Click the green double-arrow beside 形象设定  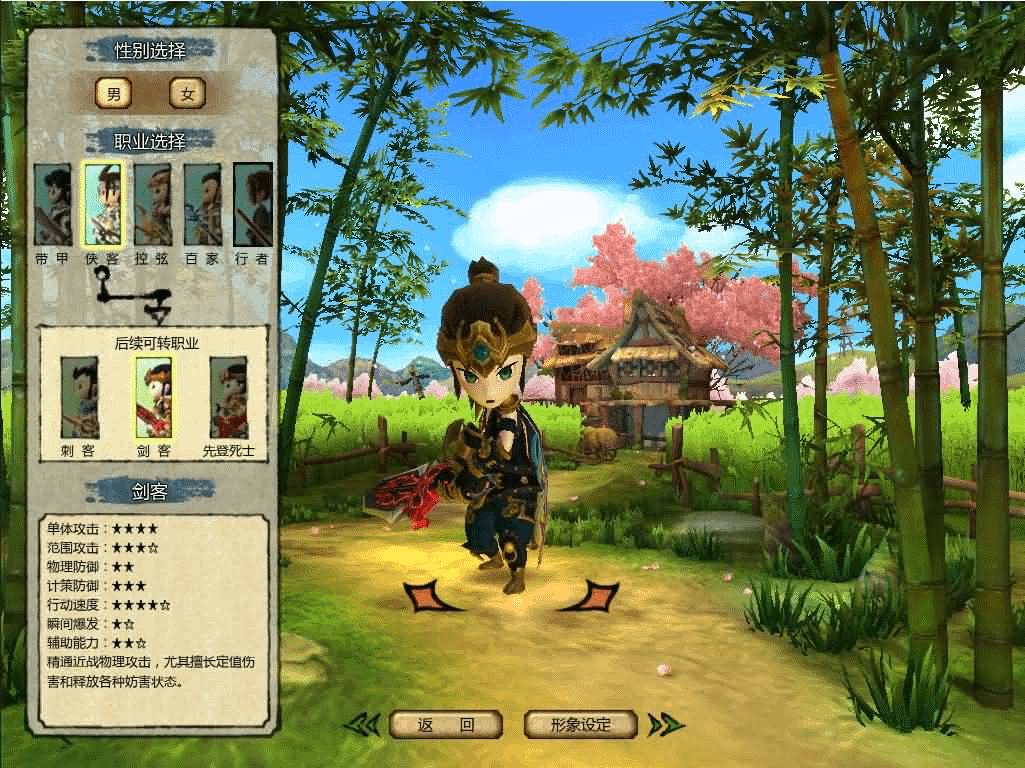(x=665, y=725)
